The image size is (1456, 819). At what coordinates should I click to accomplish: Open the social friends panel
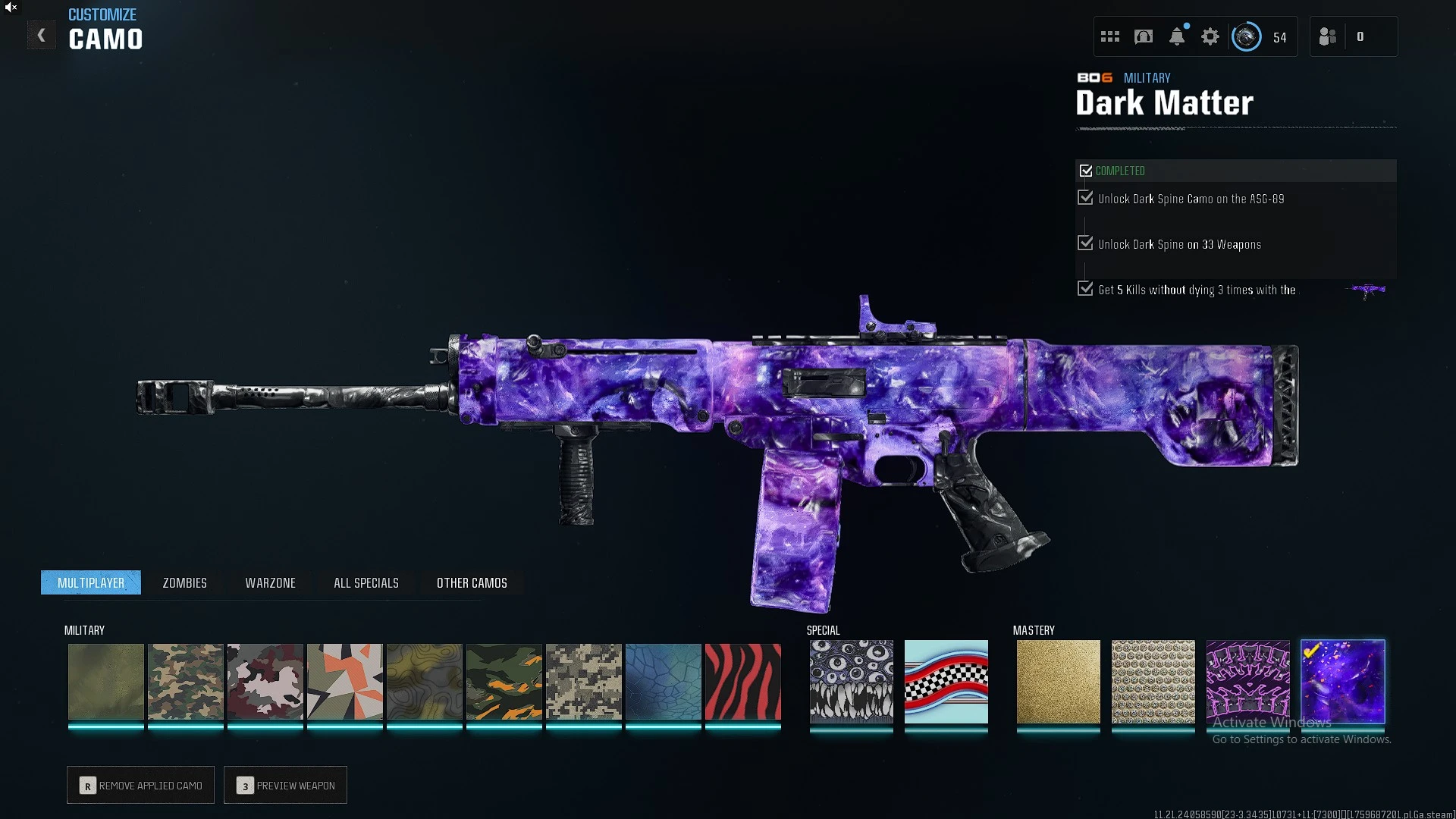point(1329,36)
